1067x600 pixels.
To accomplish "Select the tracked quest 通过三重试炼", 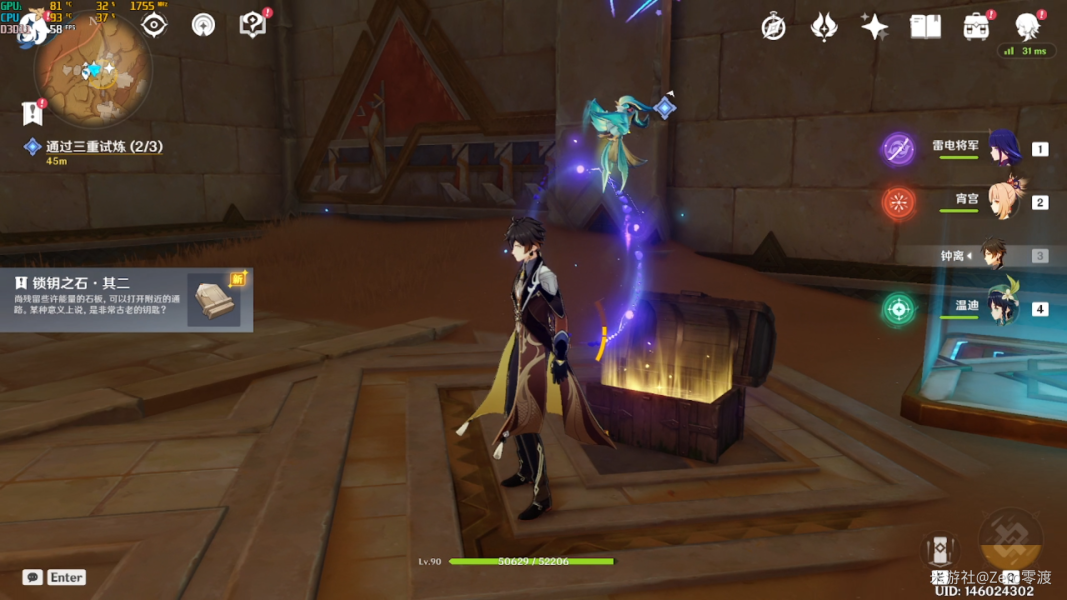I will coord(103,147).
